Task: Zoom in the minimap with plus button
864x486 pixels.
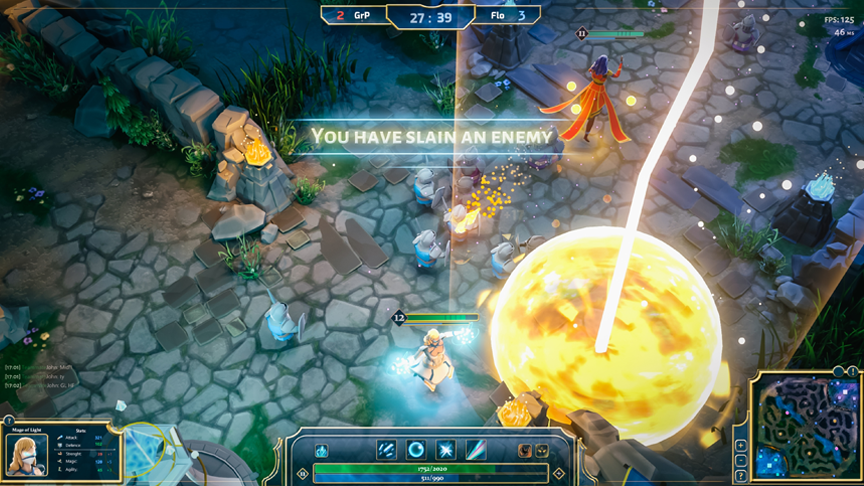Action: coord(740,445)
